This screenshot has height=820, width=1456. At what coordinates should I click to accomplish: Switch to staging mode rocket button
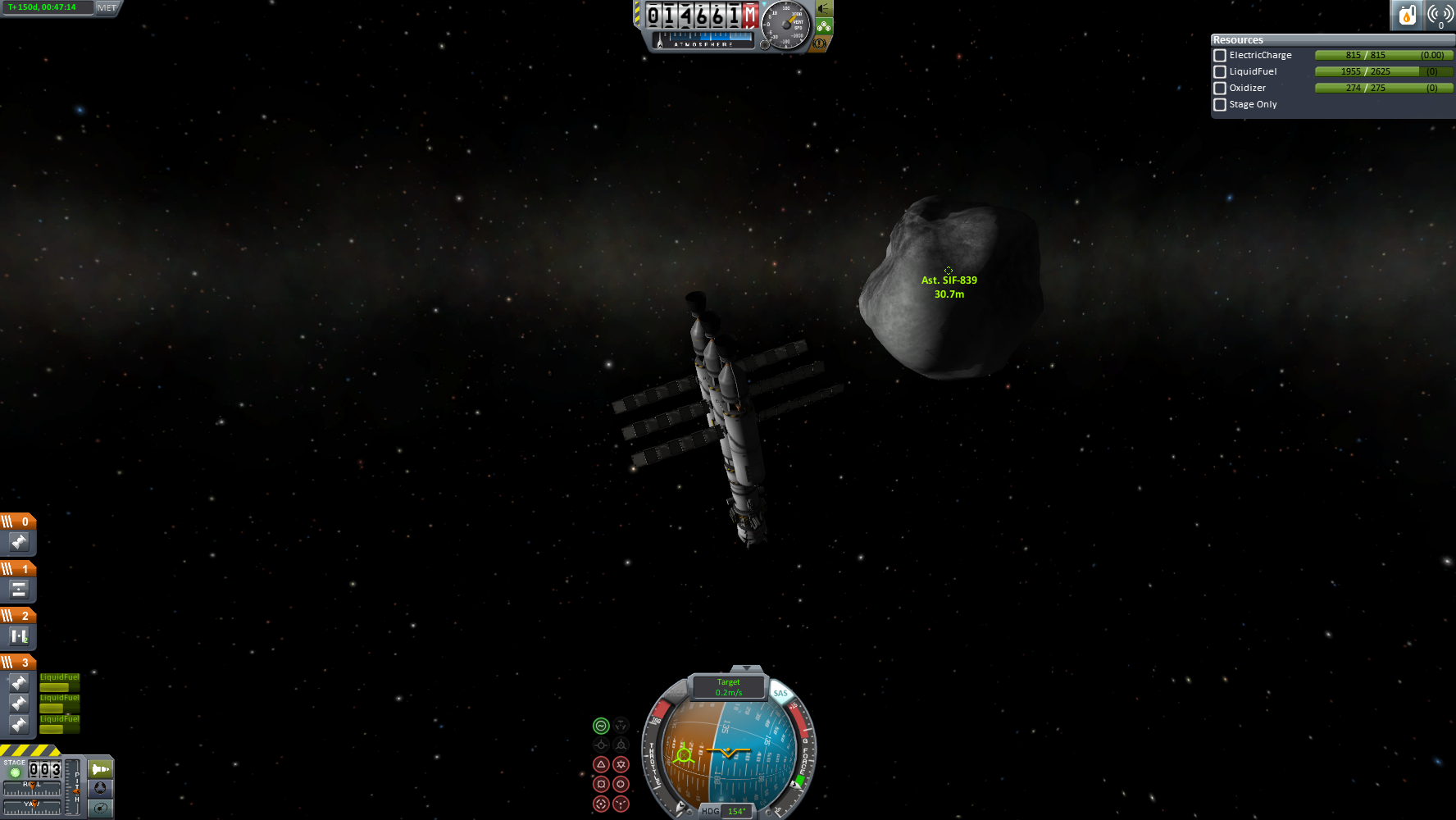pos(100,769)
